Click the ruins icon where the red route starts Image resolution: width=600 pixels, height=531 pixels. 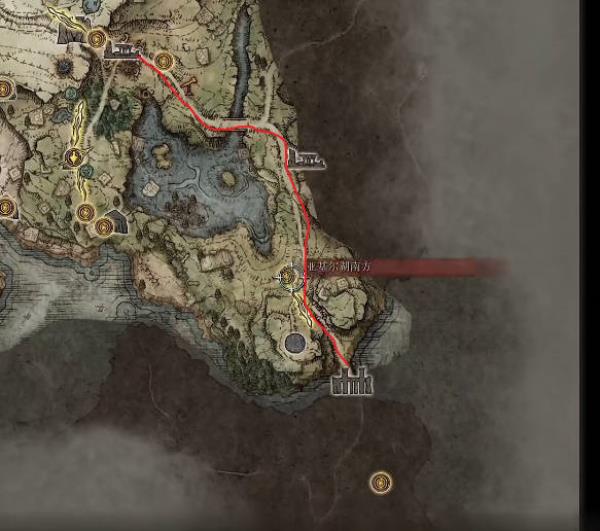coord(122,49)
